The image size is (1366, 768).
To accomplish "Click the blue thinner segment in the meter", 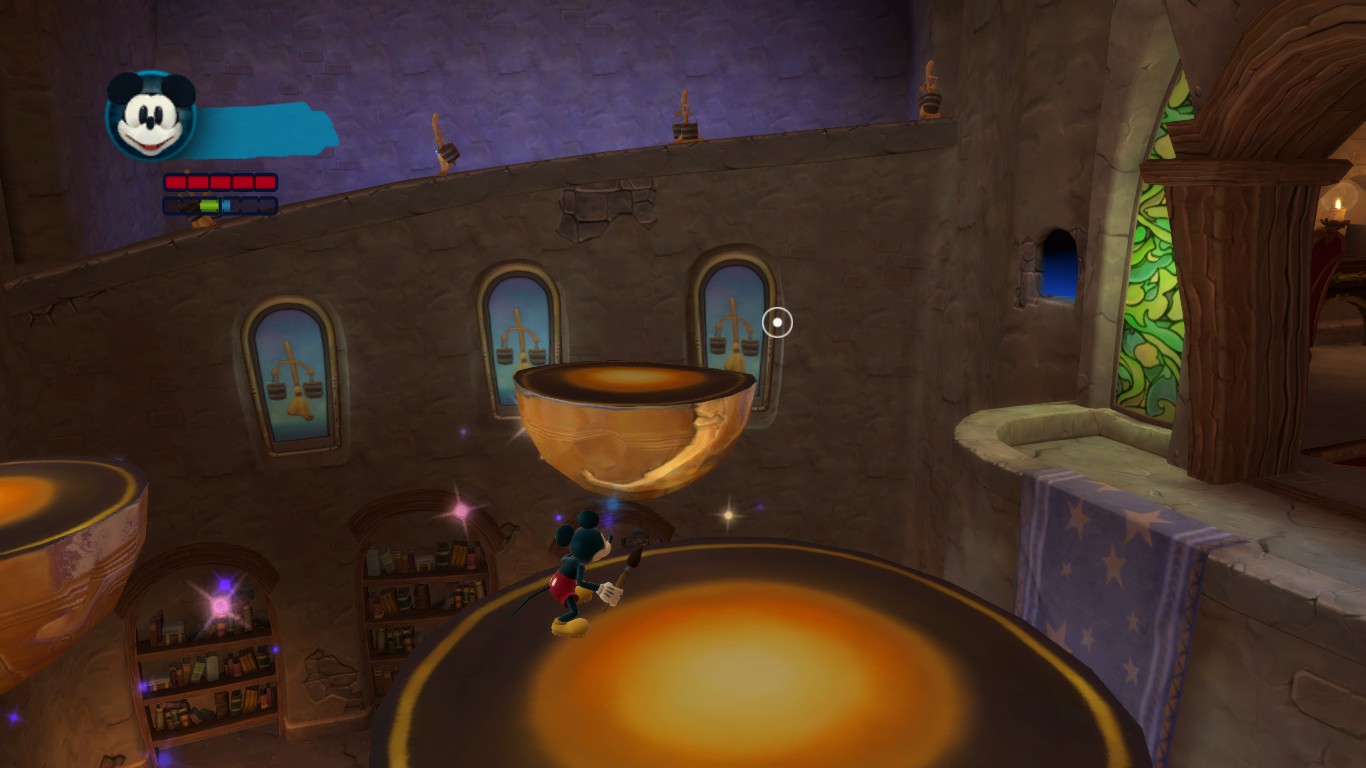I will point(227,205).
